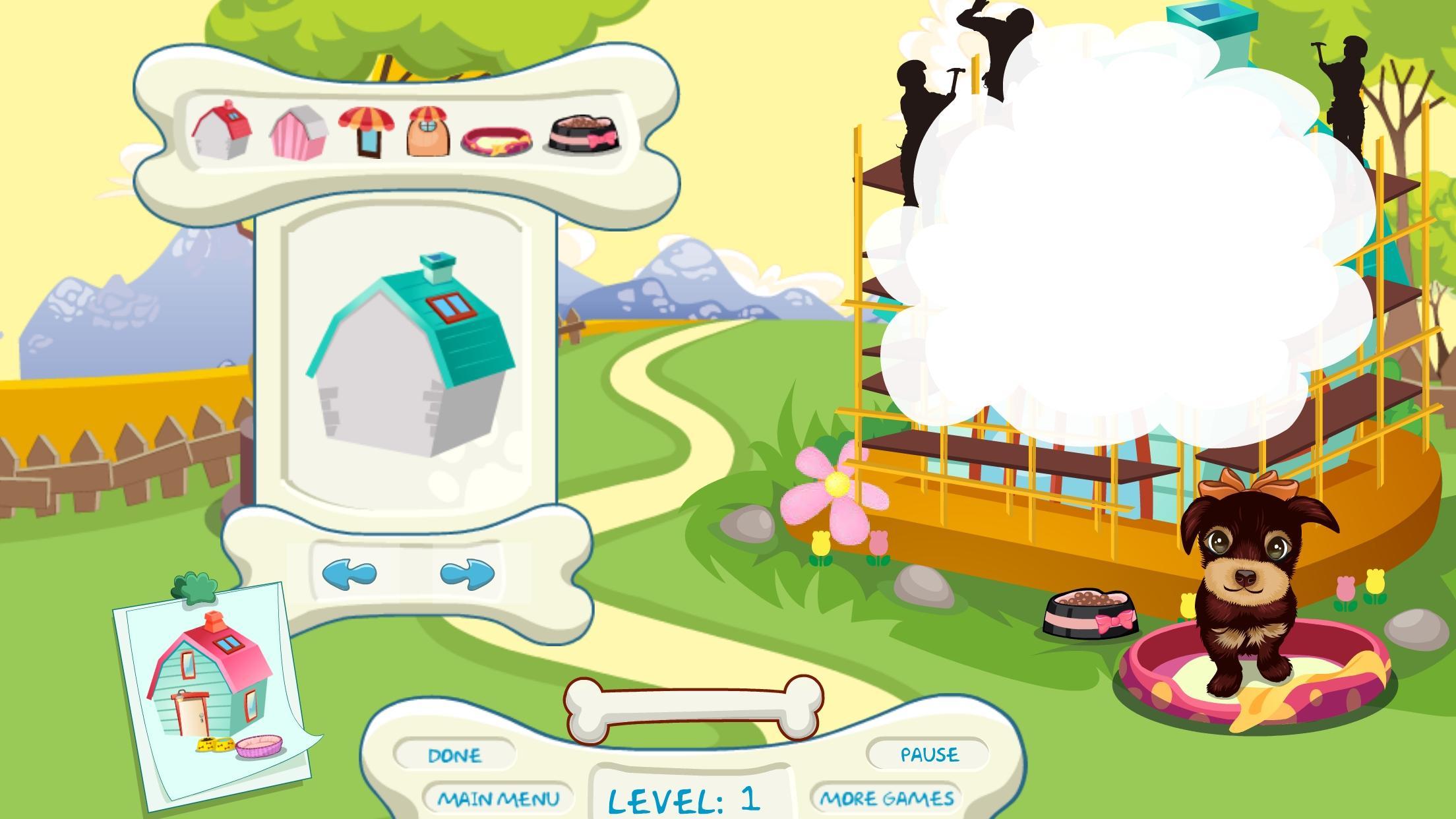
Task: Click the Done button
Action: [454, 755]
